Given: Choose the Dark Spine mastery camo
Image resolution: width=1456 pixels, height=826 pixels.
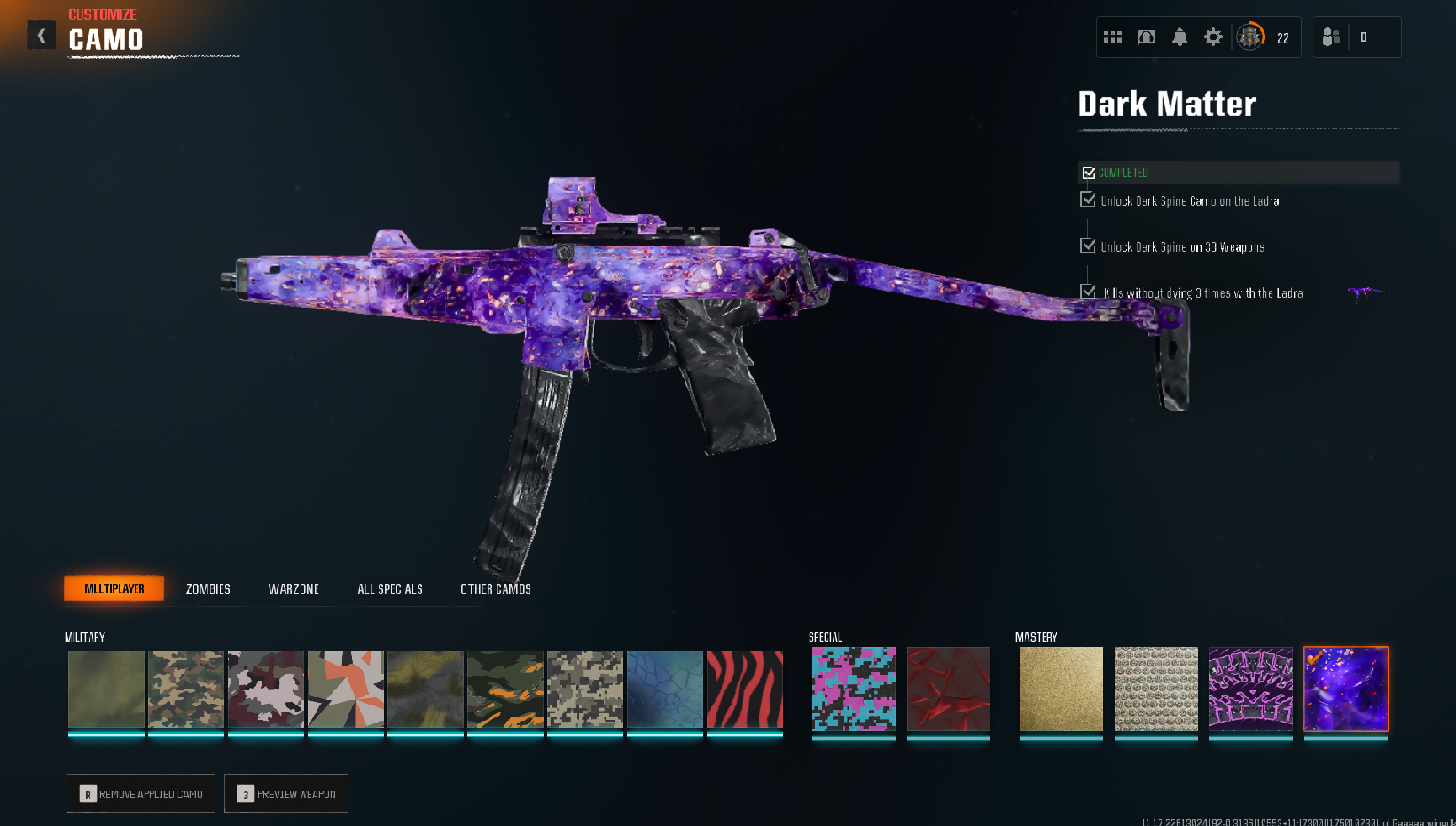Looking at the screenshot, I should [1251, 689].
